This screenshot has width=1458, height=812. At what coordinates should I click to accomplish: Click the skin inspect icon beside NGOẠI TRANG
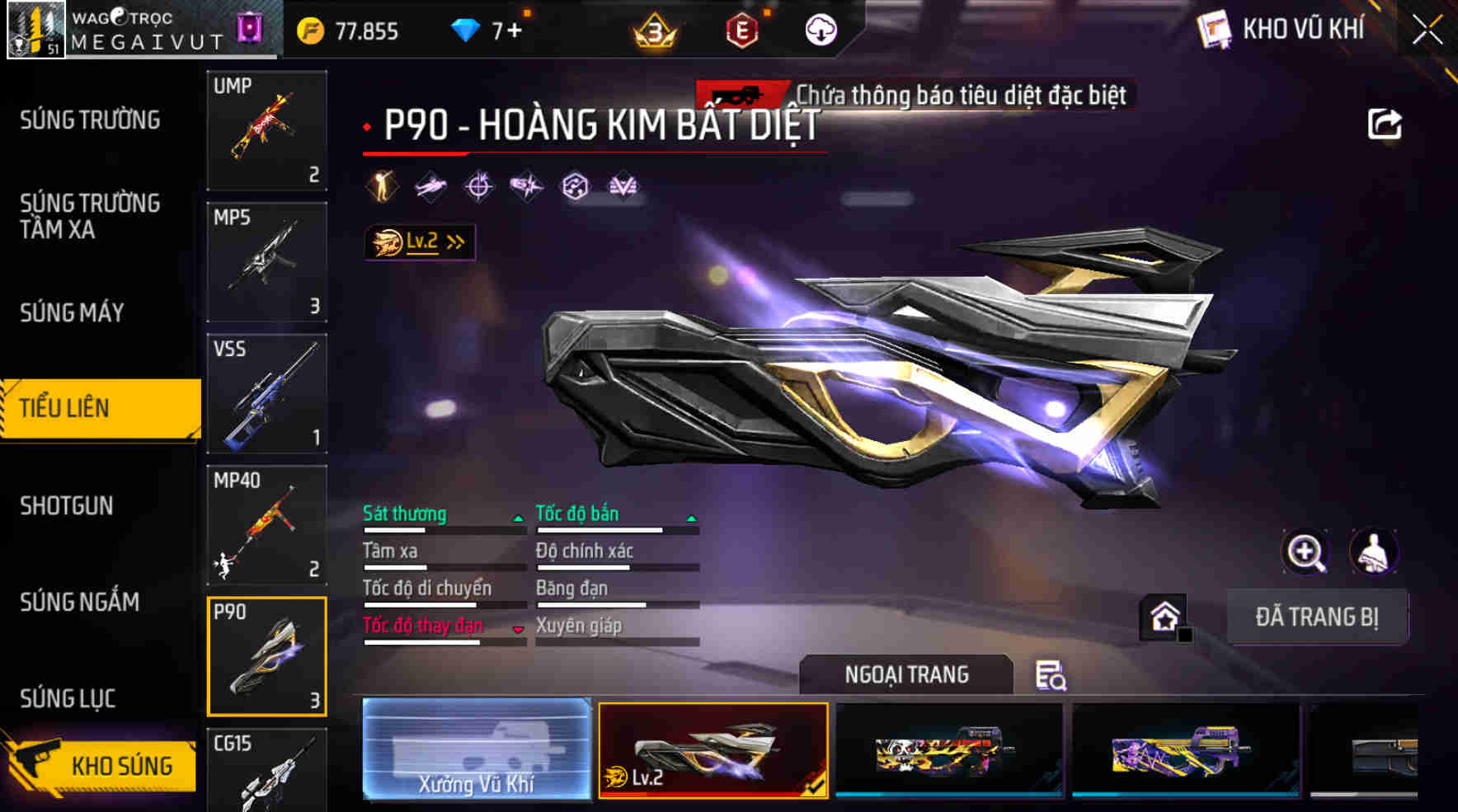pyautogui.click(x=1051, y=678)
